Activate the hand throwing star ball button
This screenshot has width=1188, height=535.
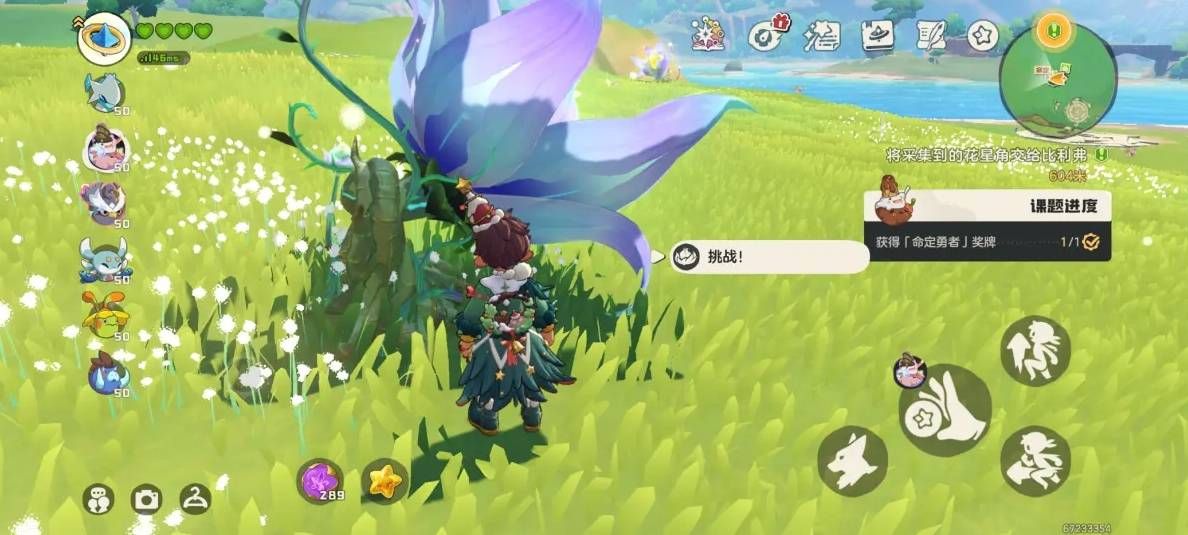945,411
